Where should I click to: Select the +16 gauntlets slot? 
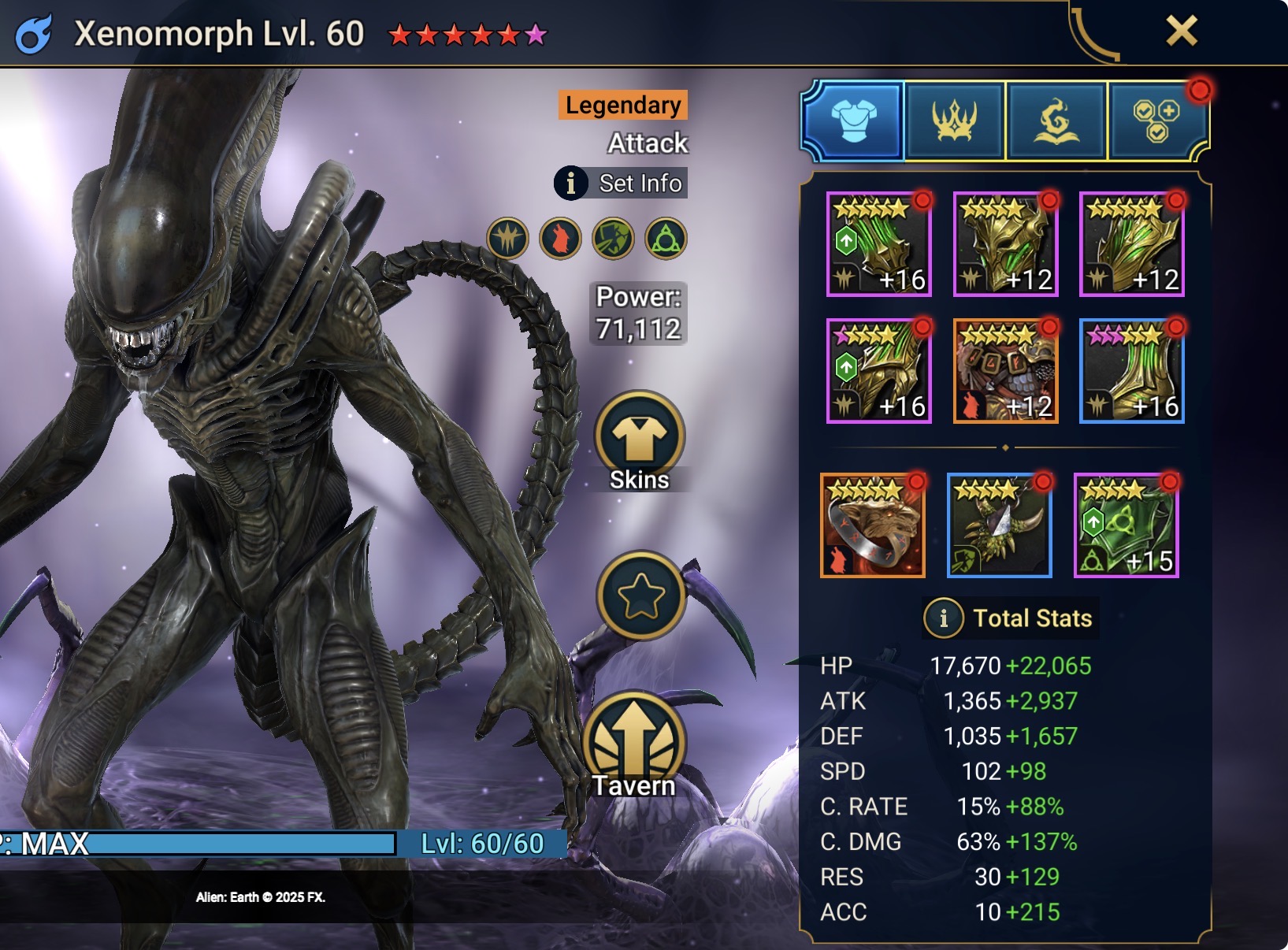879,371
